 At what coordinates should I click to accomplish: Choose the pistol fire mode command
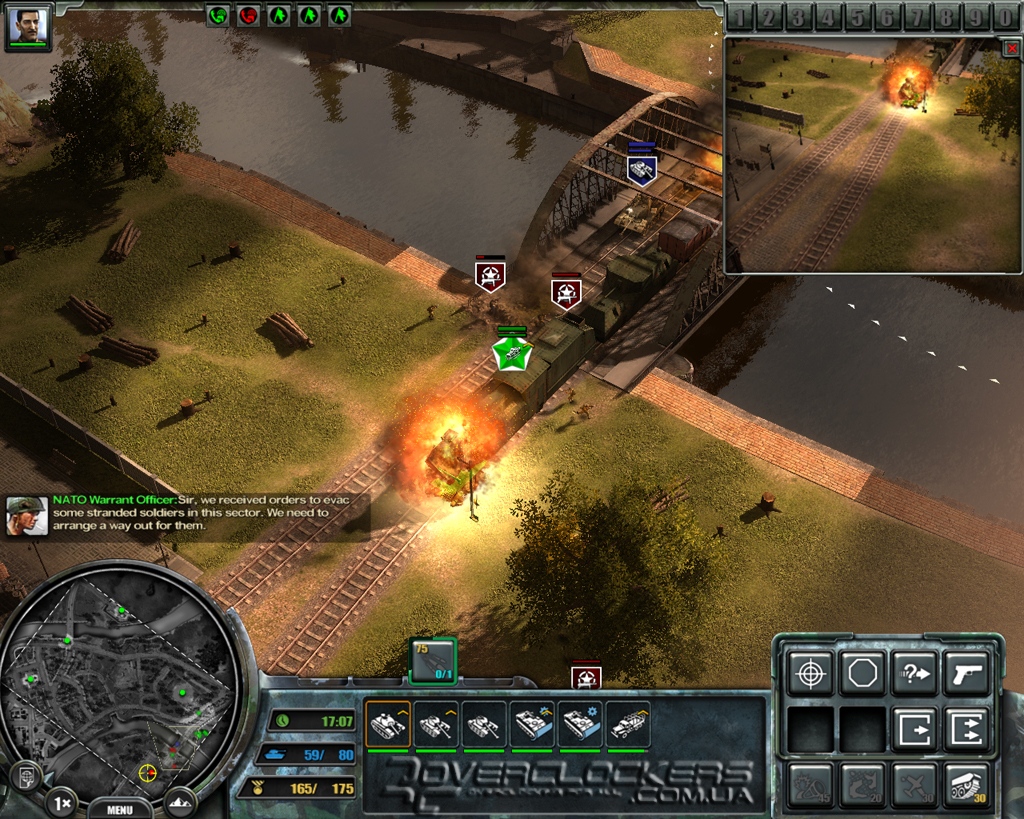click(x=966, y=674)
